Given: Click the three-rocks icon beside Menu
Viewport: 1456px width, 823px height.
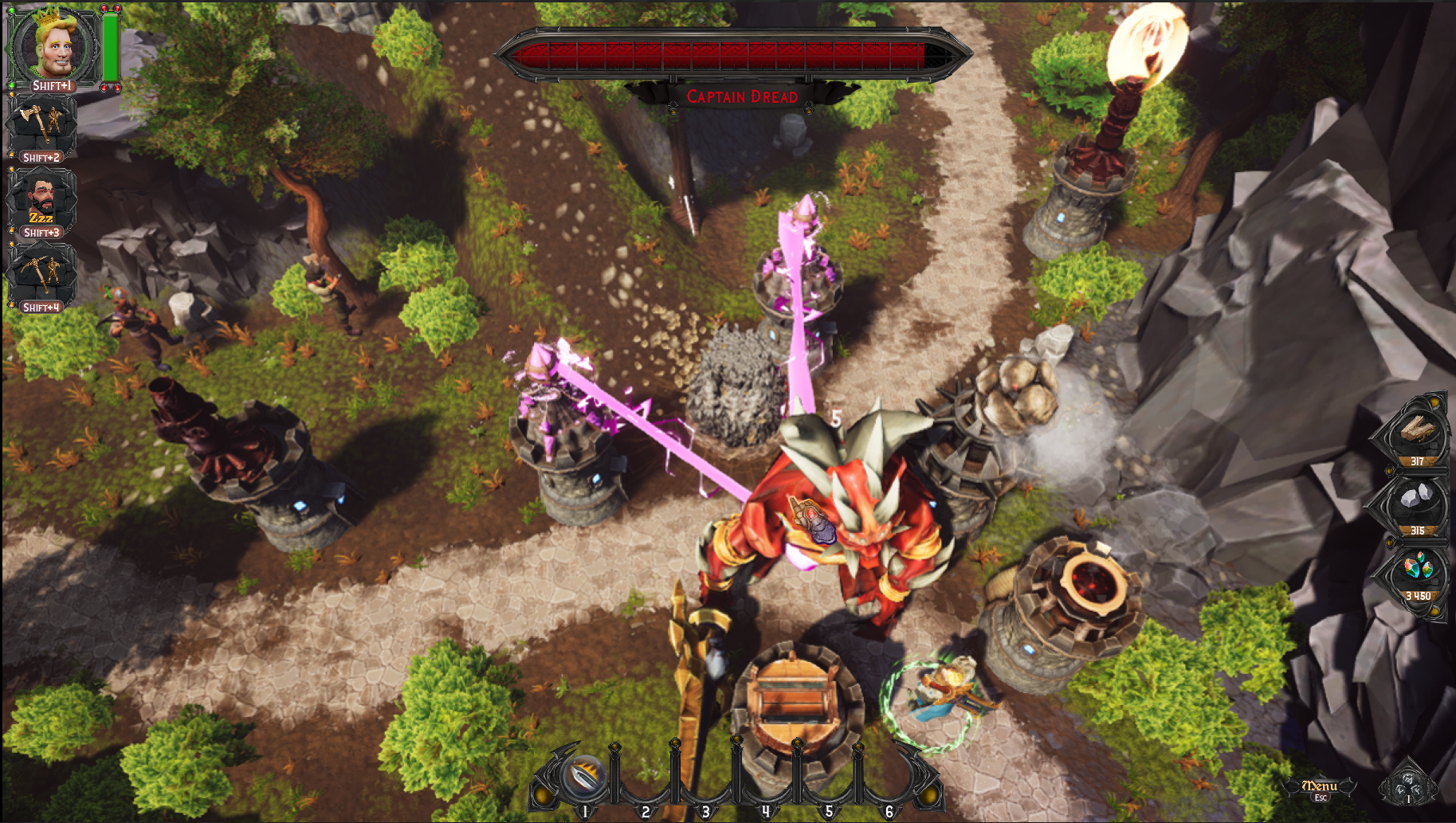Looking at the screenshot, I should point(1408,785).
